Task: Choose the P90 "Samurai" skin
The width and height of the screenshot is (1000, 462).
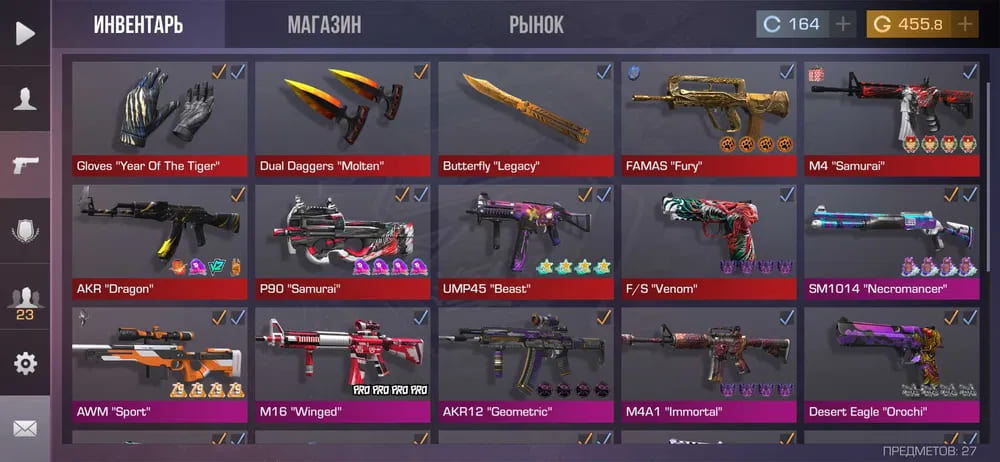Action: (x=343, y=241)
